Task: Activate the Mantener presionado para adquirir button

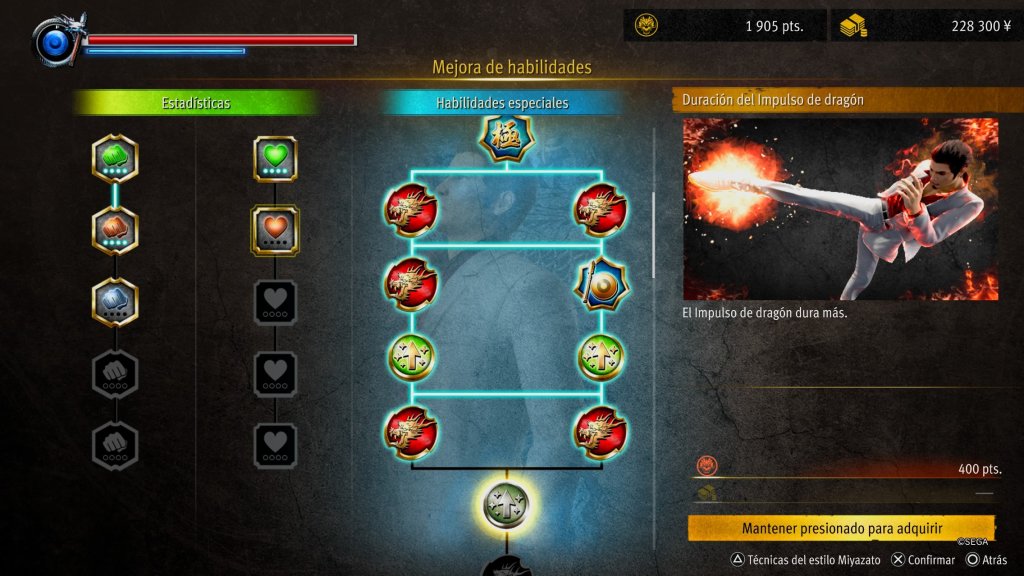Action: [x=842, y=528]
